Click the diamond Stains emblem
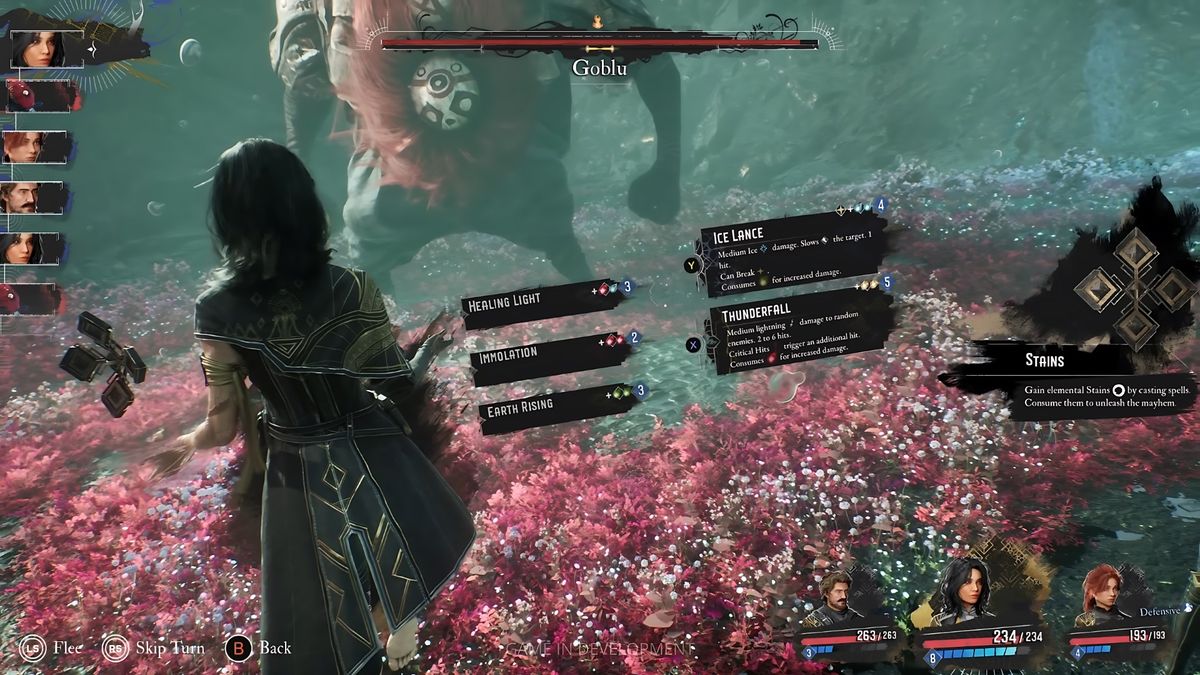Viewport: 1200px width, 675px height. pos(1136,287)
